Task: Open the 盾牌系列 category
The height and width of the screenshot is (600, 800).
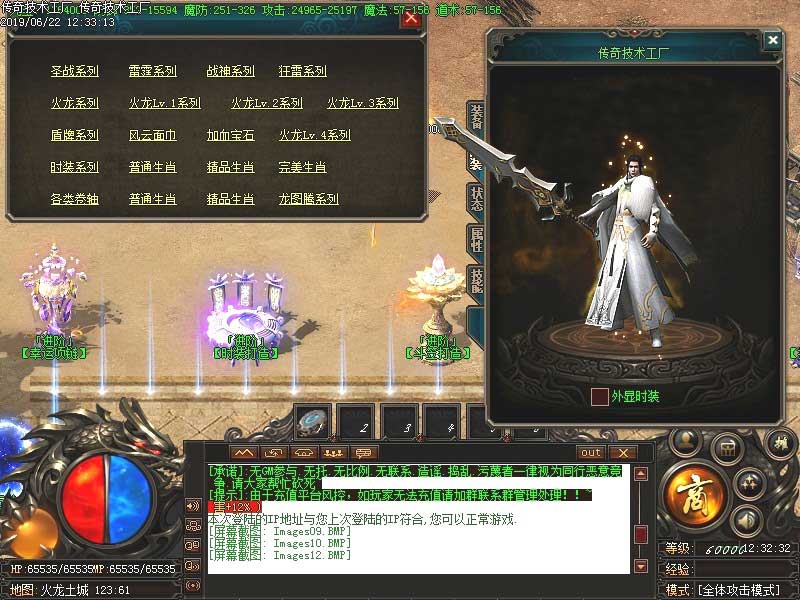Action: [75, 136]
